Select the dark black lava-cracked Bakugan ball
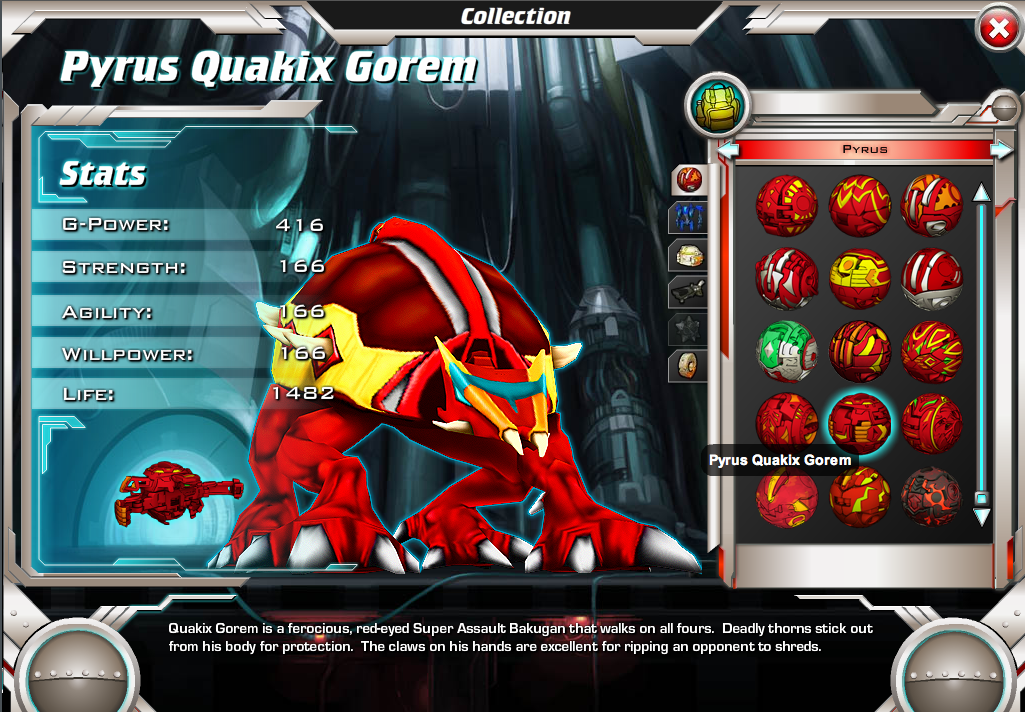1025x712 pixels. coord(931,496)
